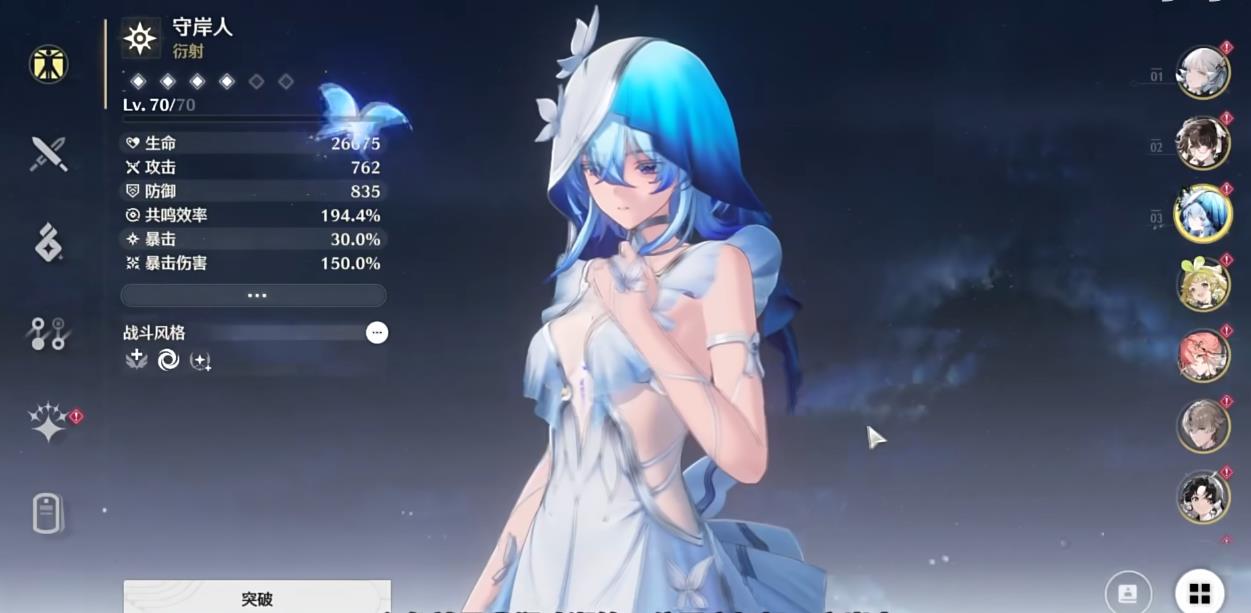The image size is (1251, 613).
Task: Open the sparkle star resonance chain tab
Action: click(x=48, y=423)
